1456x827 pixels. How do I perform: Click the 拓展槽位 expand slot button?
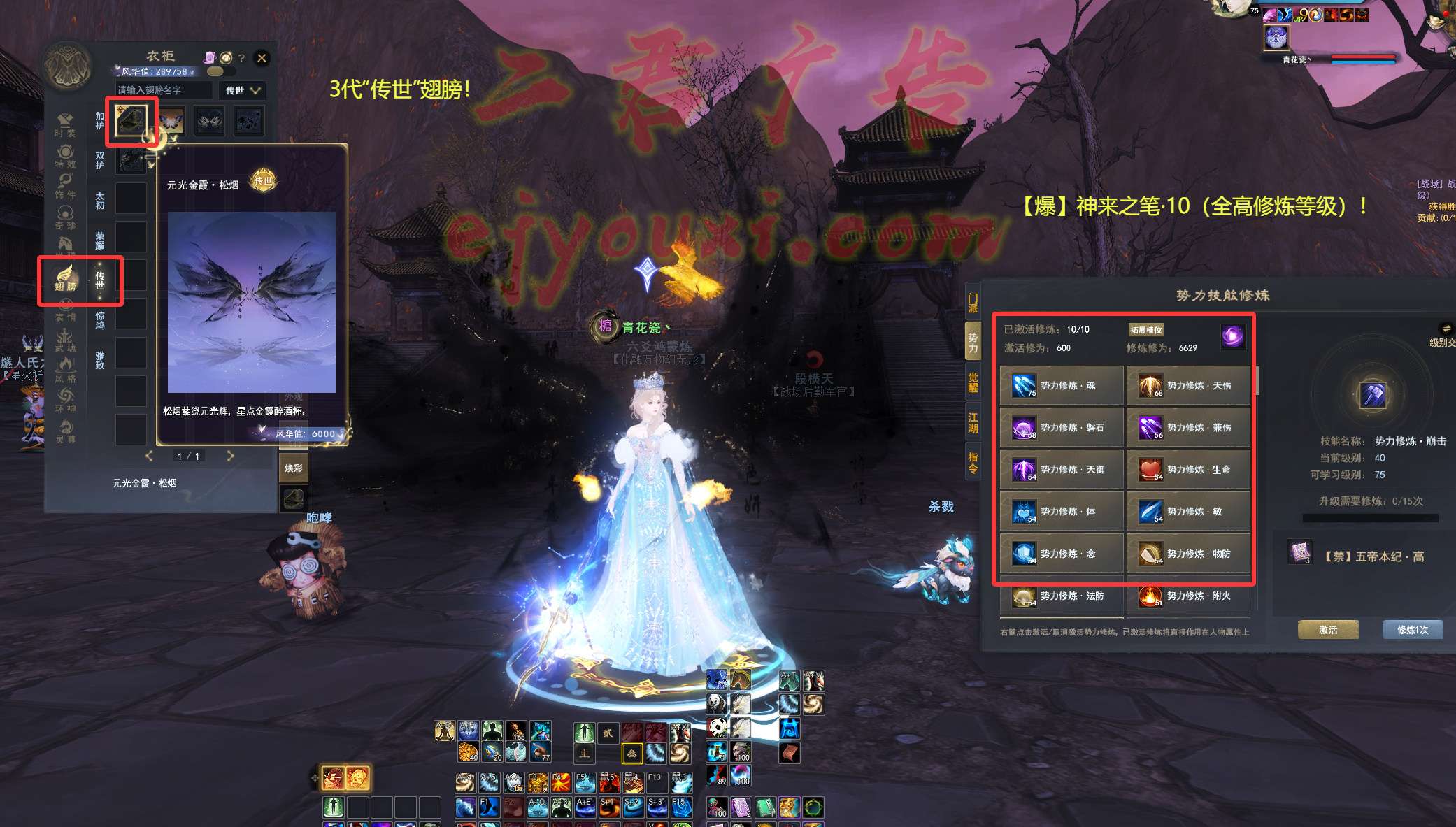1145,330
